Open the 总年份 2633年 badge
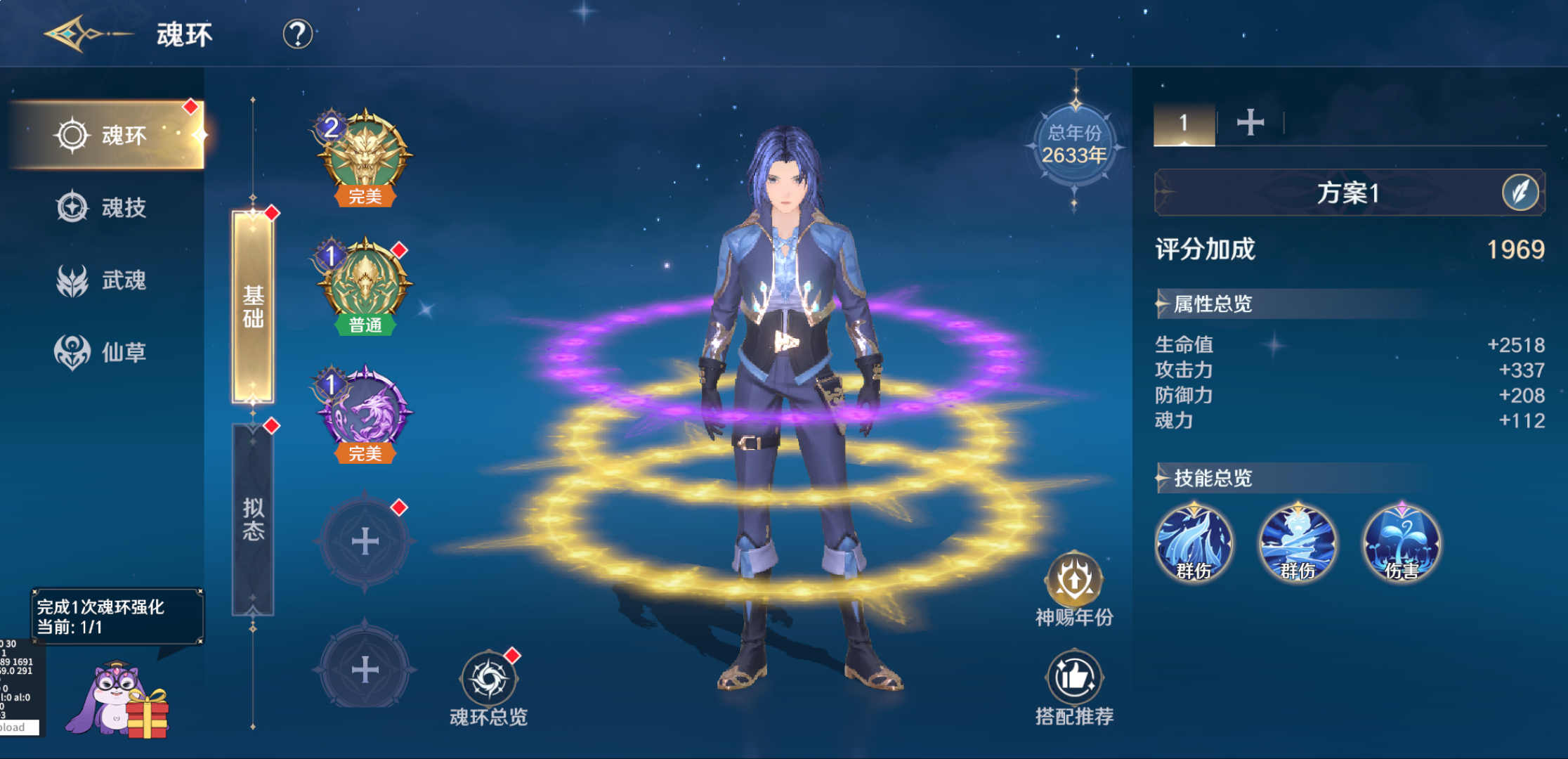This screenshot has height=759, width=1568. click(x=1074, y=145)
